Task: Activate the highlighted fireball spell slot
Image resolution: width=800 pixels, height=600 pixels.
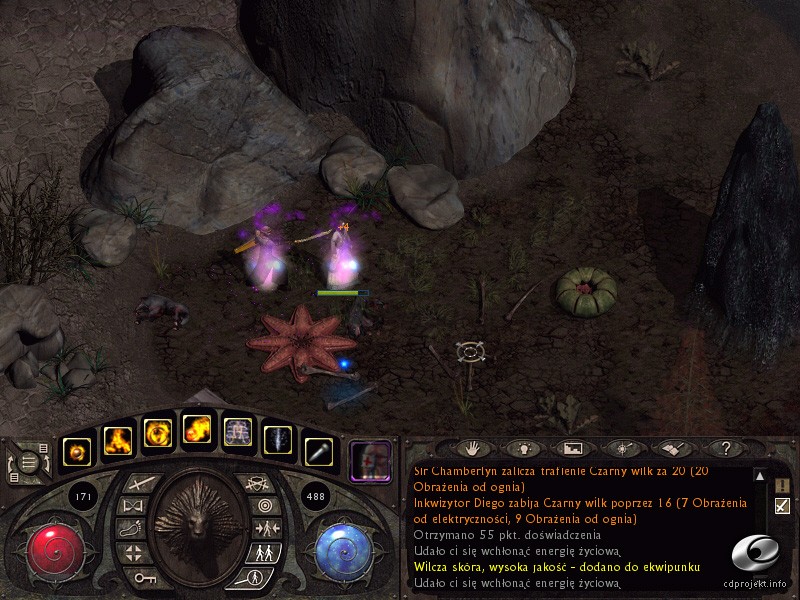Action: point(197,431)
